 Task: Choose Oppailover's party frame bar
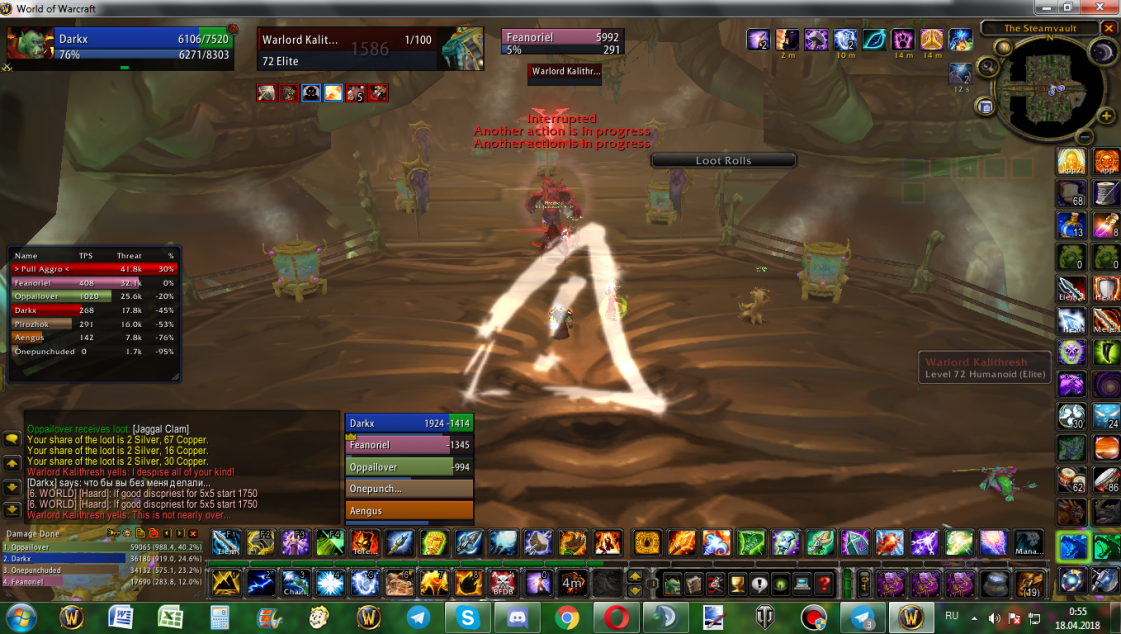coord(408,467)
